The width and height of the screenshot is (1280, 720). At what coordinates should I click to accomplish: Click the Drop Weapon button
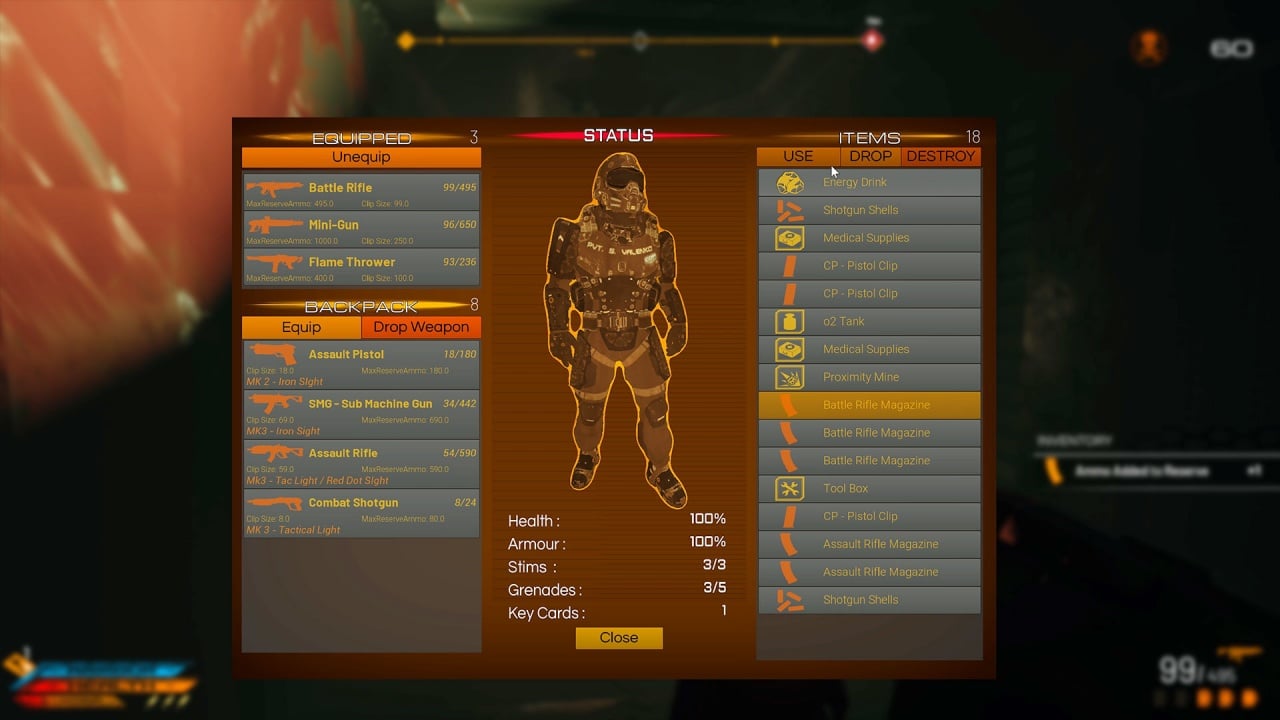pyautogui.click(x=421, y=327)
